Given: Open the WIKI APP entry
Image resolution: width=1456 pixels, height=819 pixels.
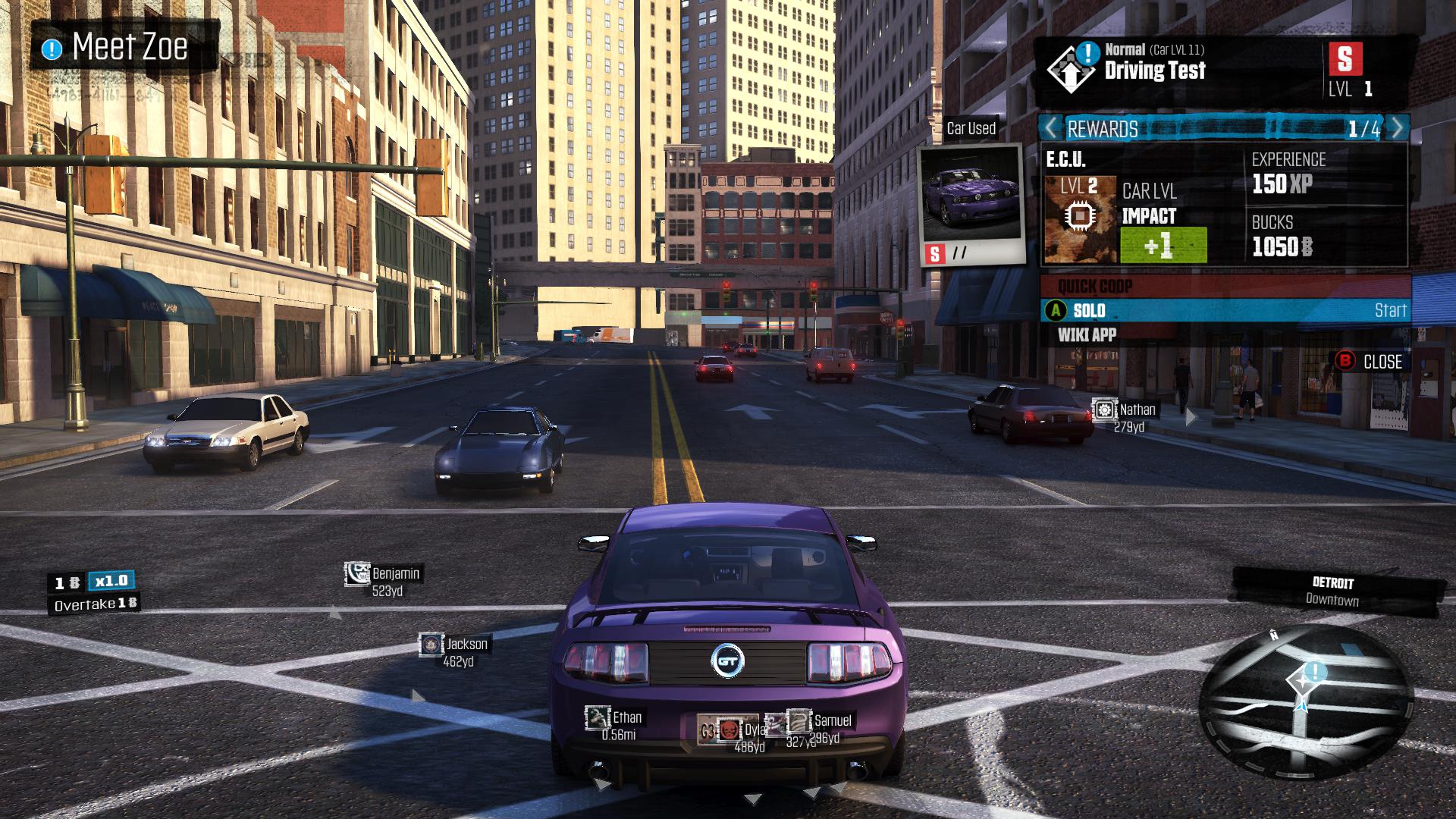Looking at the screenshot, I should (x=1087, y=334).
